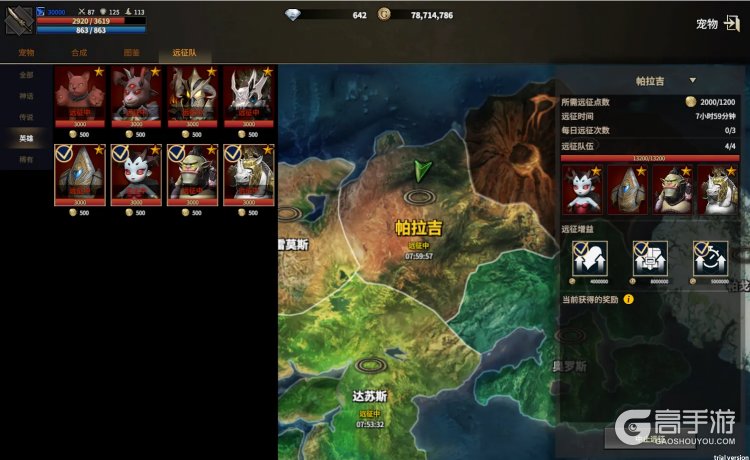Show info on 当前获得的奖励
Image resolution: width=750 pixels, height=460 pixels.
(629, 299)
